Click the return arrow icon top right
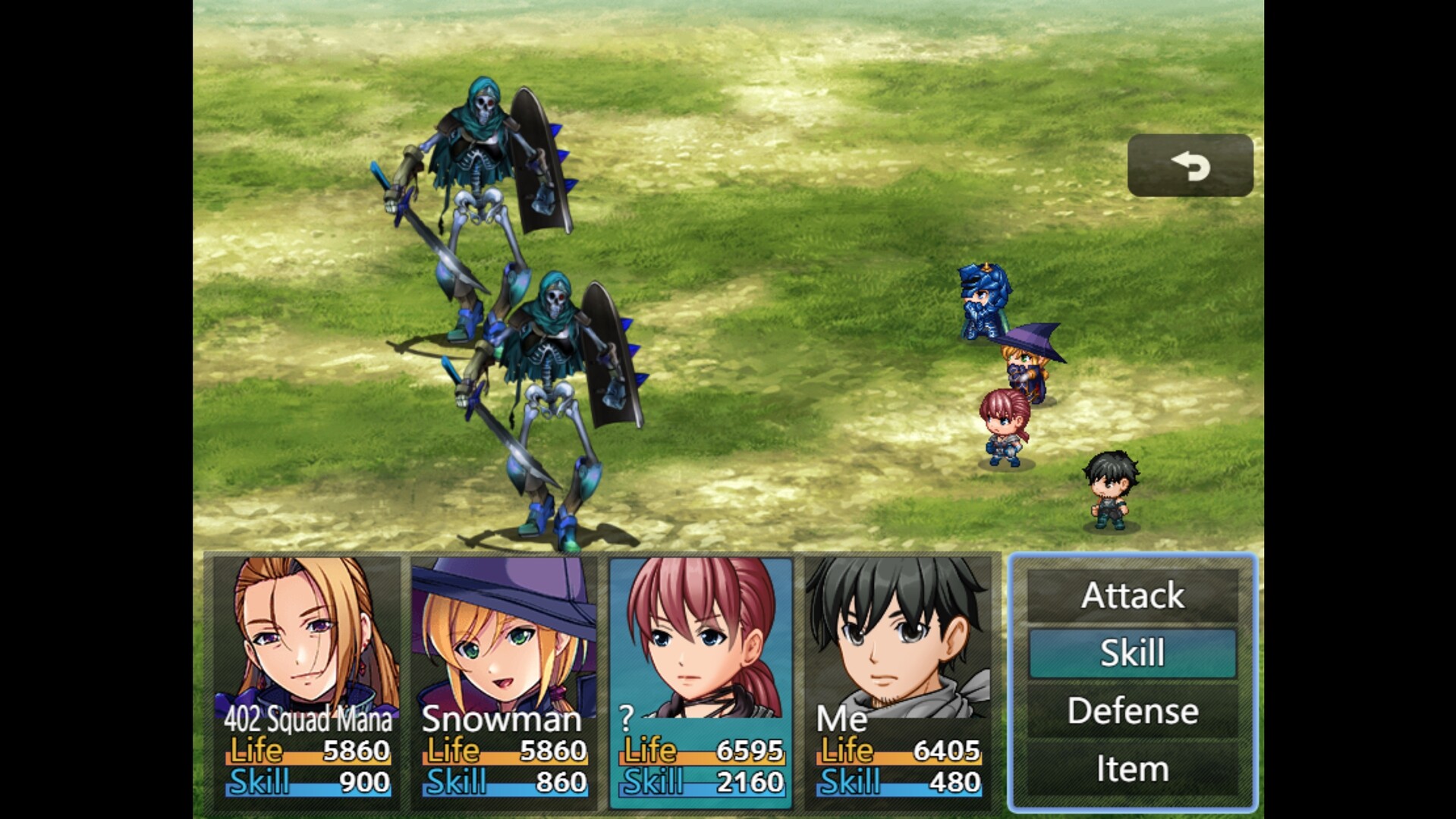 (x=1189, y=166)
